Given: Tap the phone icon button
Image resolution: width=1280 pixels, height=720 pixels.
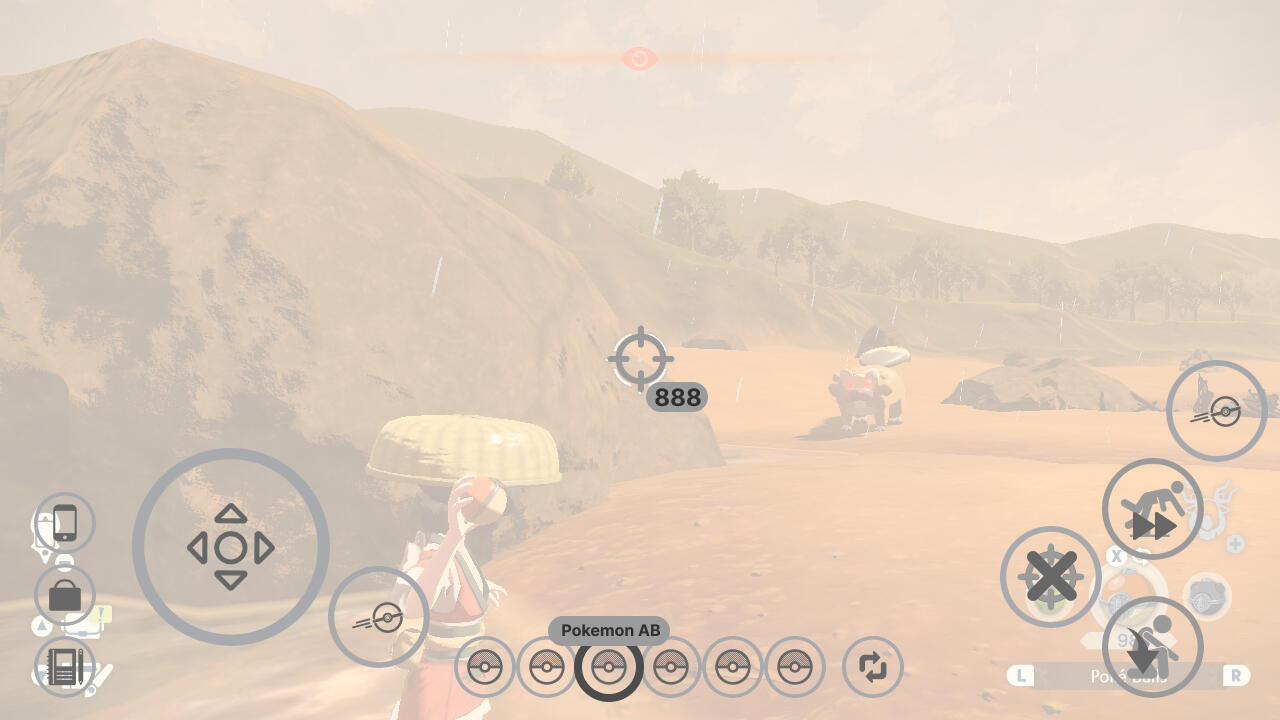Looking at the screenshot, I should [65, 523].
